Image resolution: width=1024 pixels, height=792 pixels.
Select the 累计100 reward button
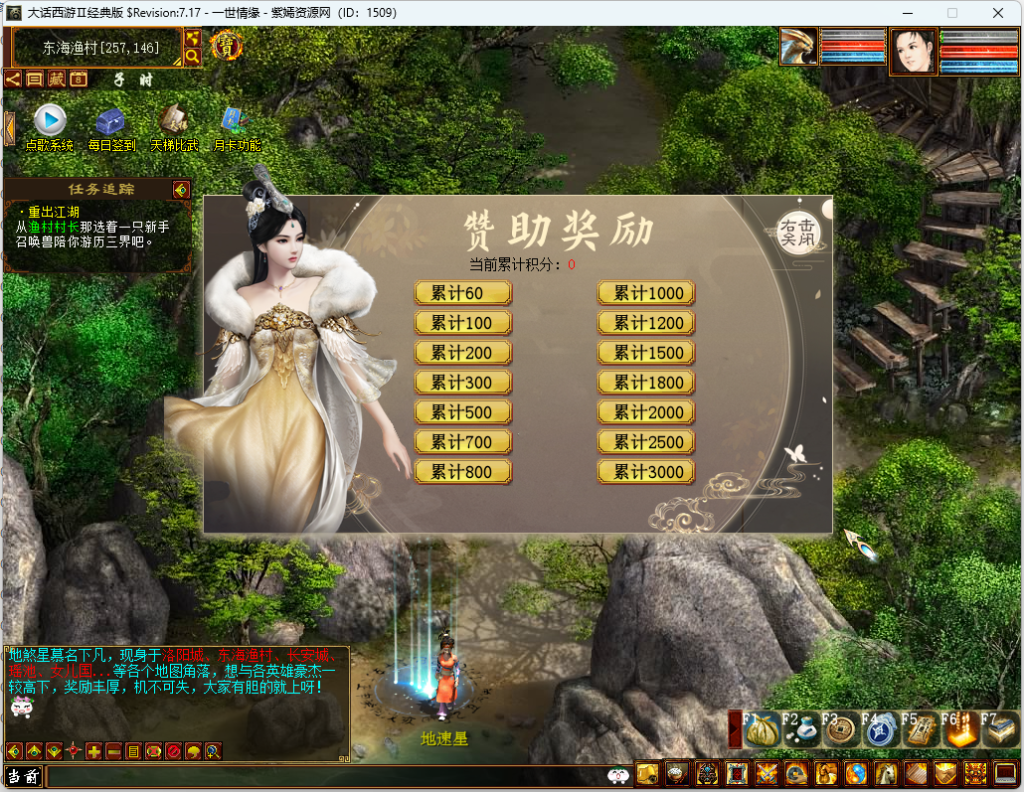(x=462, y=323)
